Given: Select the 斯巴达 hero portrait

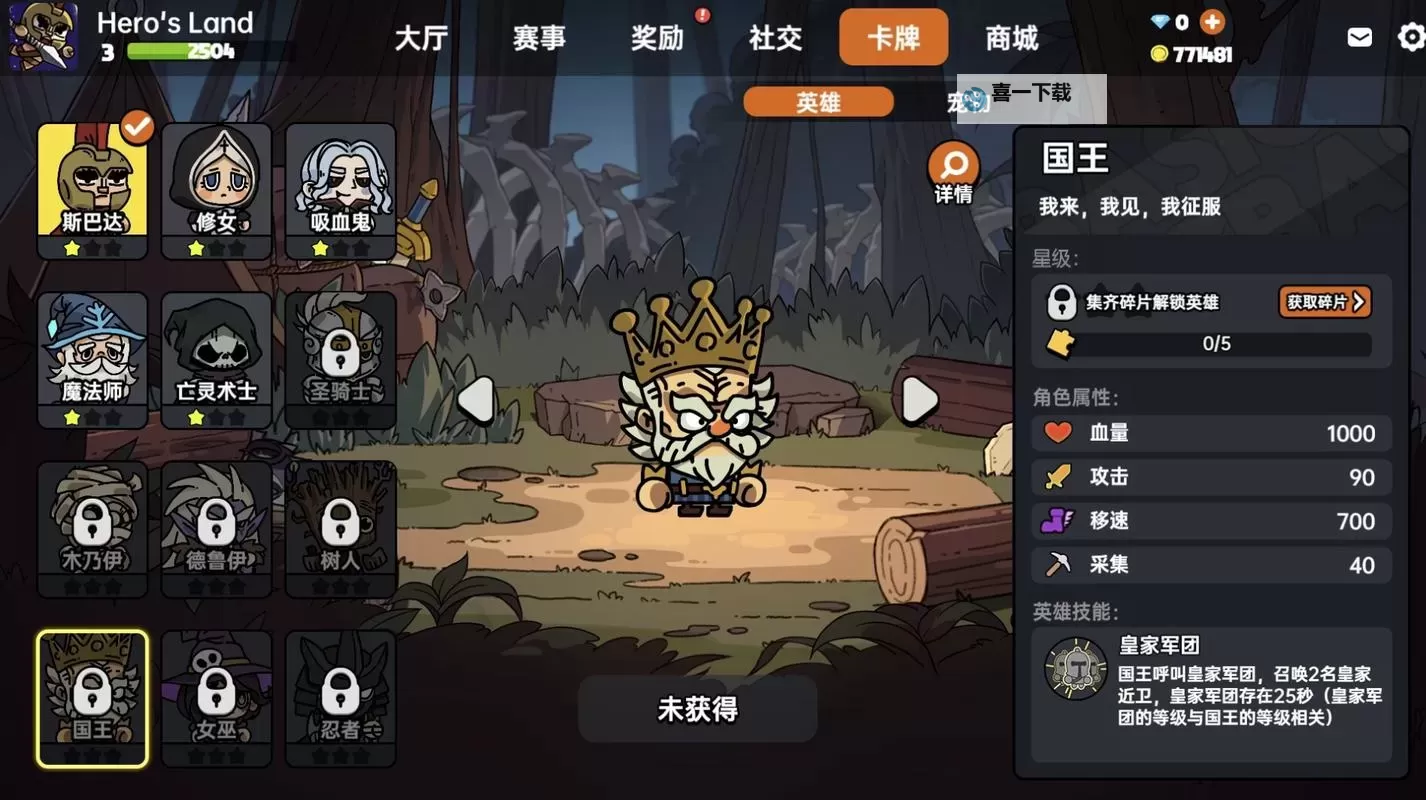Looking at the screenshot, I should pos(92,185).
